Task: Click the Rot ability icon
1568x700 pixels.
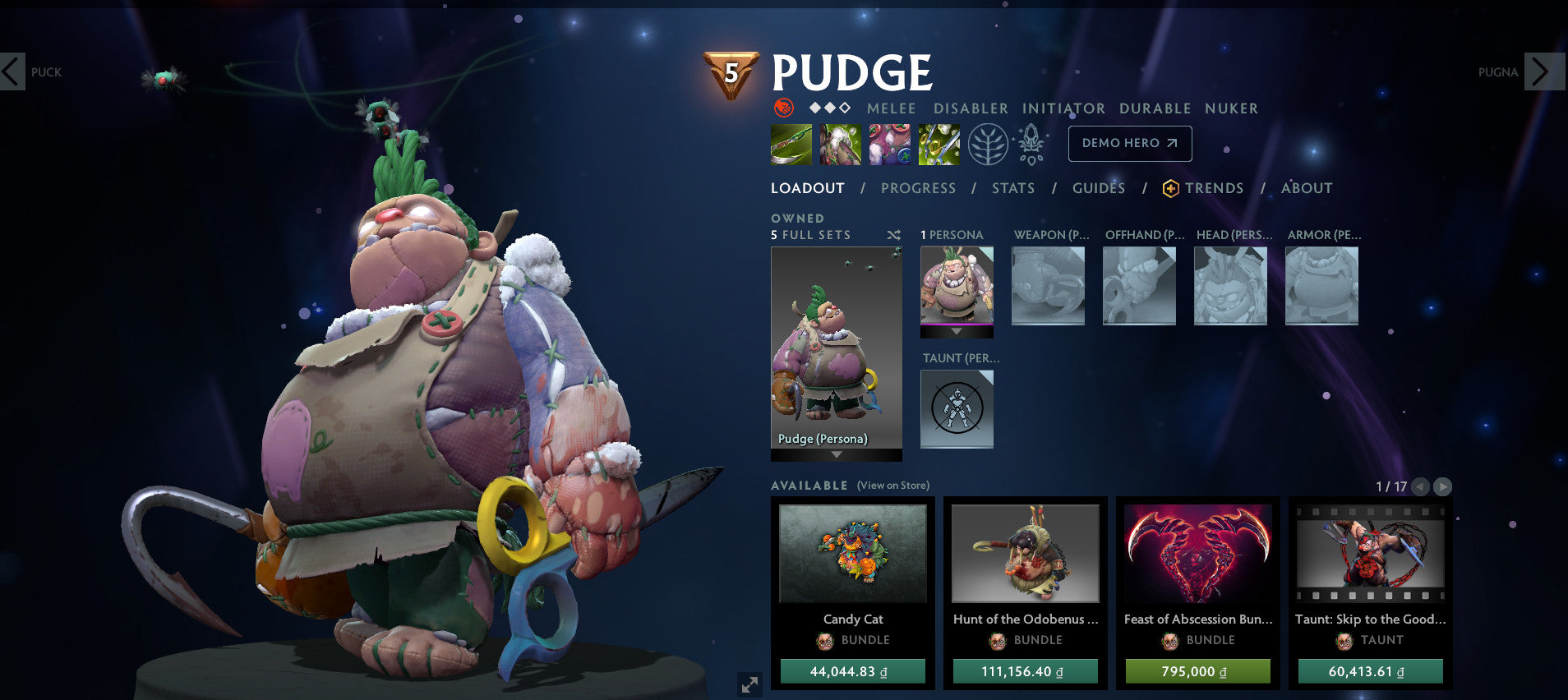Action: click(x=841, y=143)
